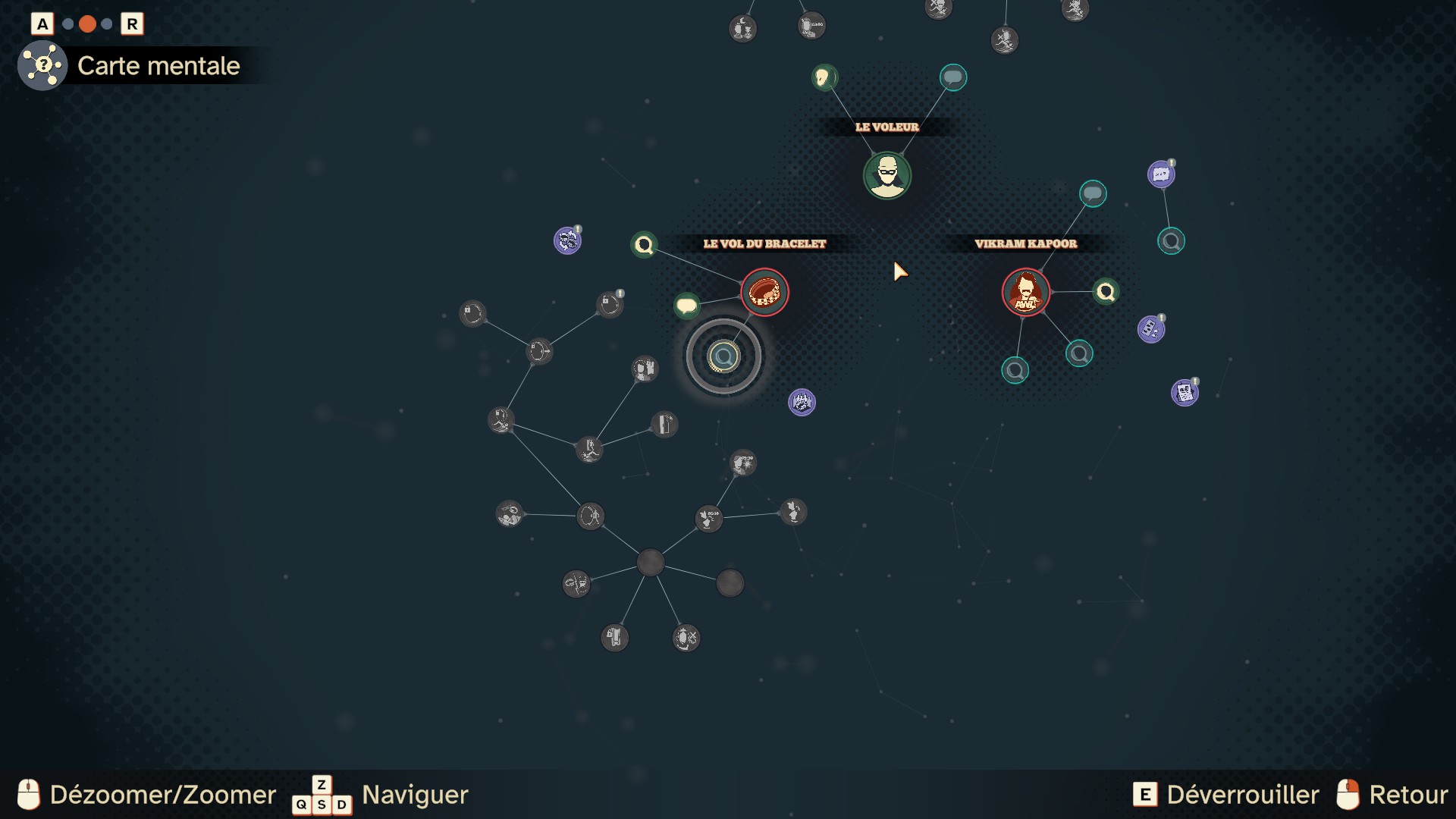Click the Déverrouiller button
The height and width of the screenshot is (819, 1456).
(x=1225, y=795)
